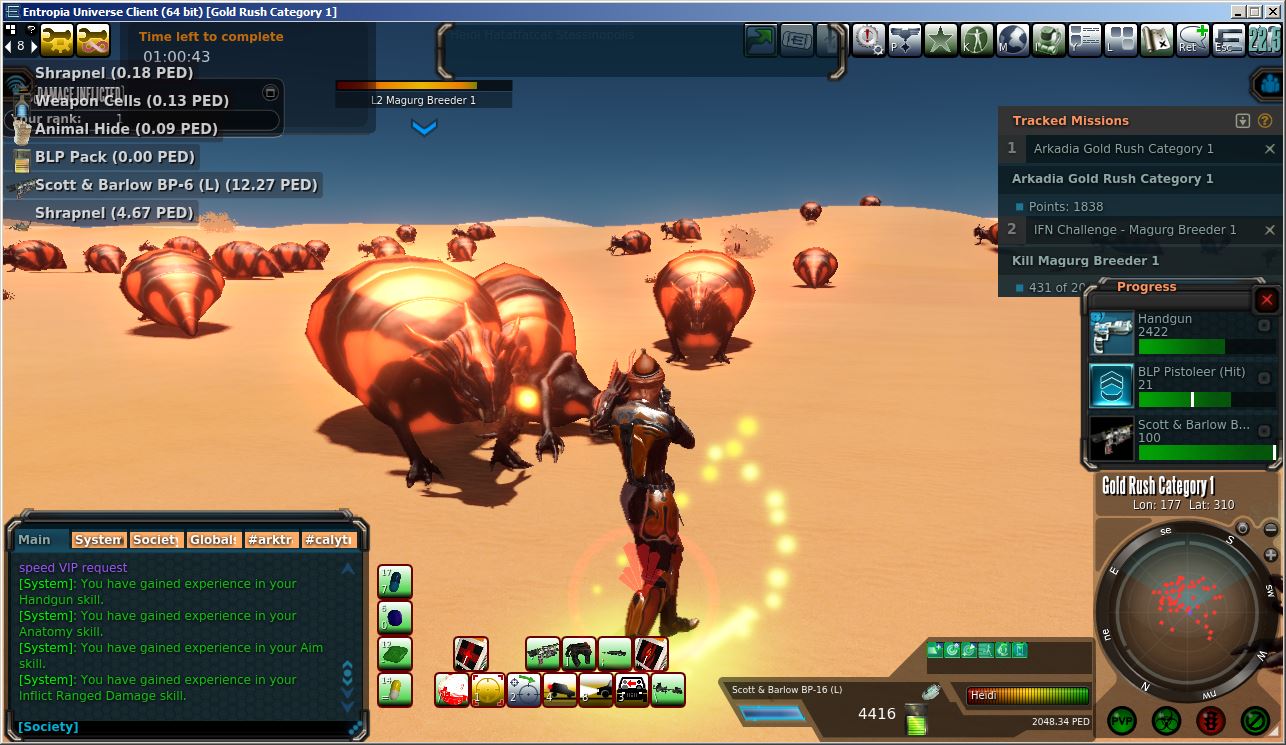1286x745 pixels.
Task: Zoom in the radar with the plus button
Action: (1271, 555)
